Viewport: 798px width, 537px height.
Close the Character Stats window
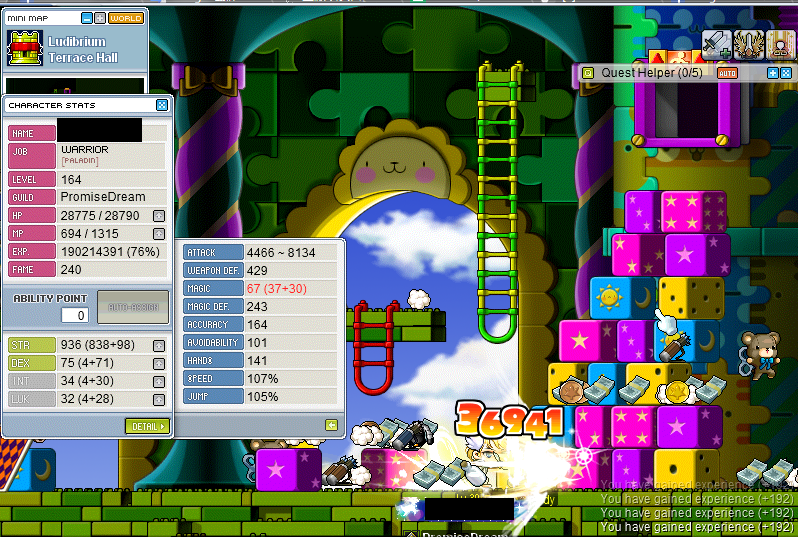(x=162, y=105)
